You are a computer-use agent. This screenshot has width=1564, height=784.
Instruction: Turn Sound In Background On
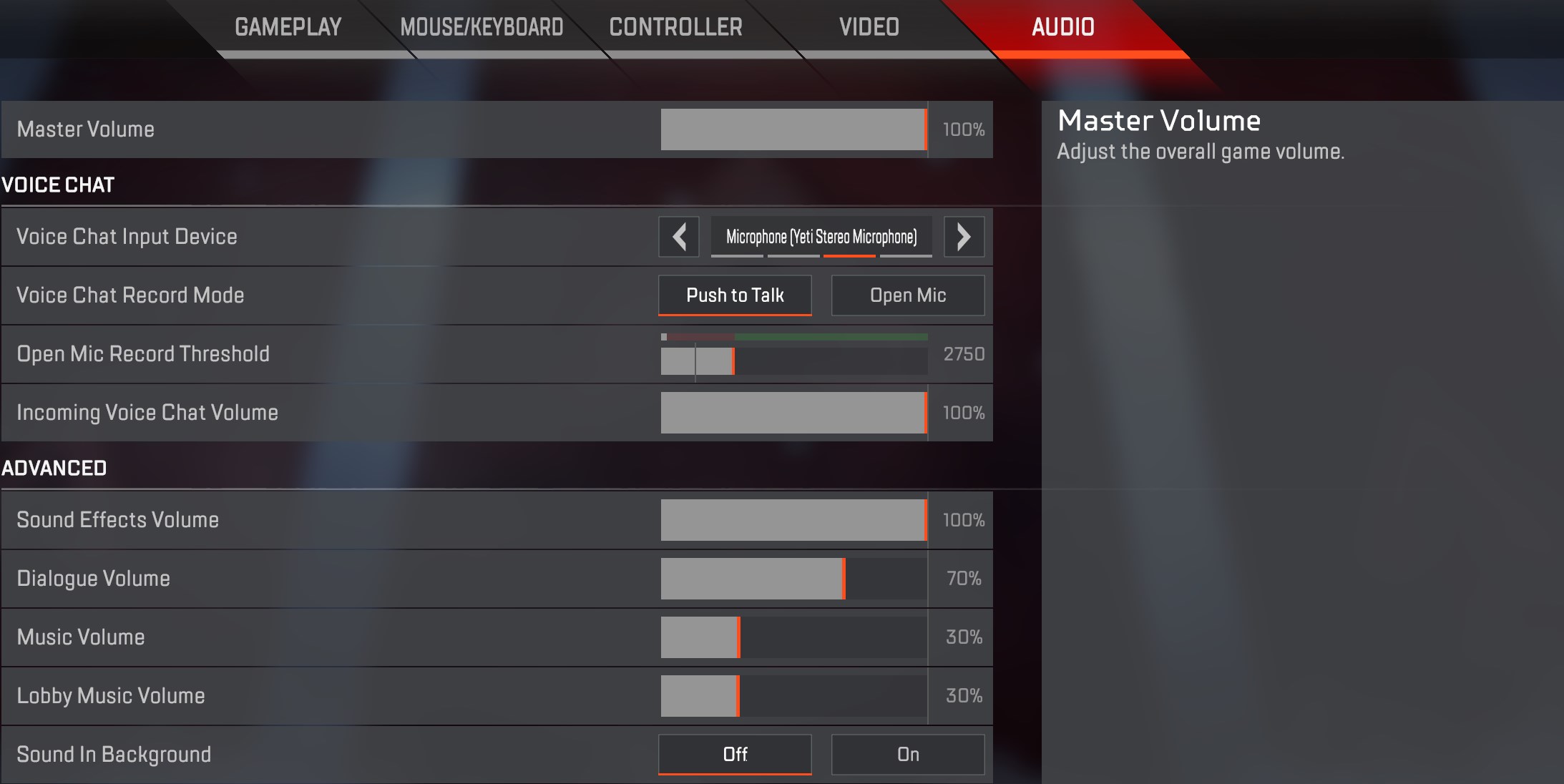click(x=907, y=755)
